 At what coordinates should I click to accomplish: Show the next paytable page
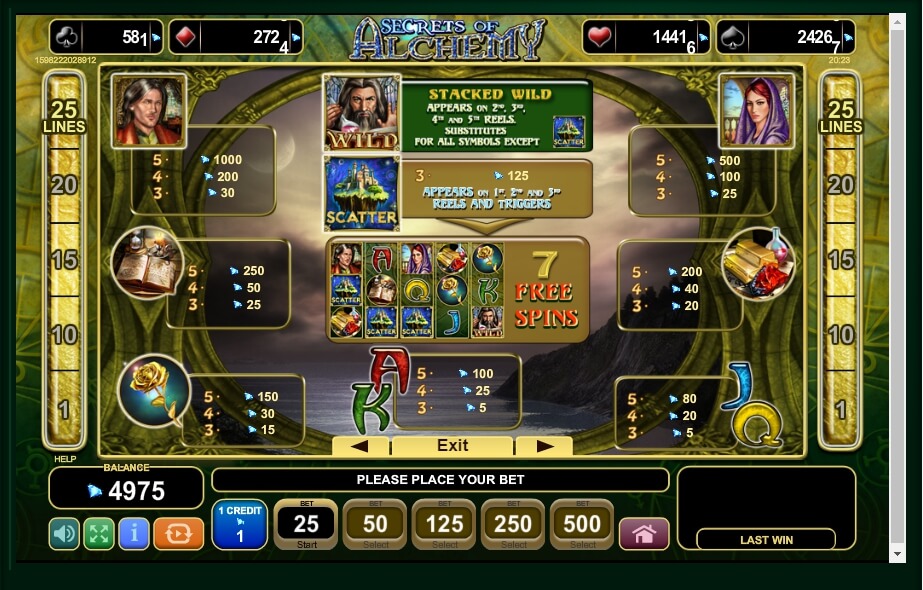tap(545, 446)
